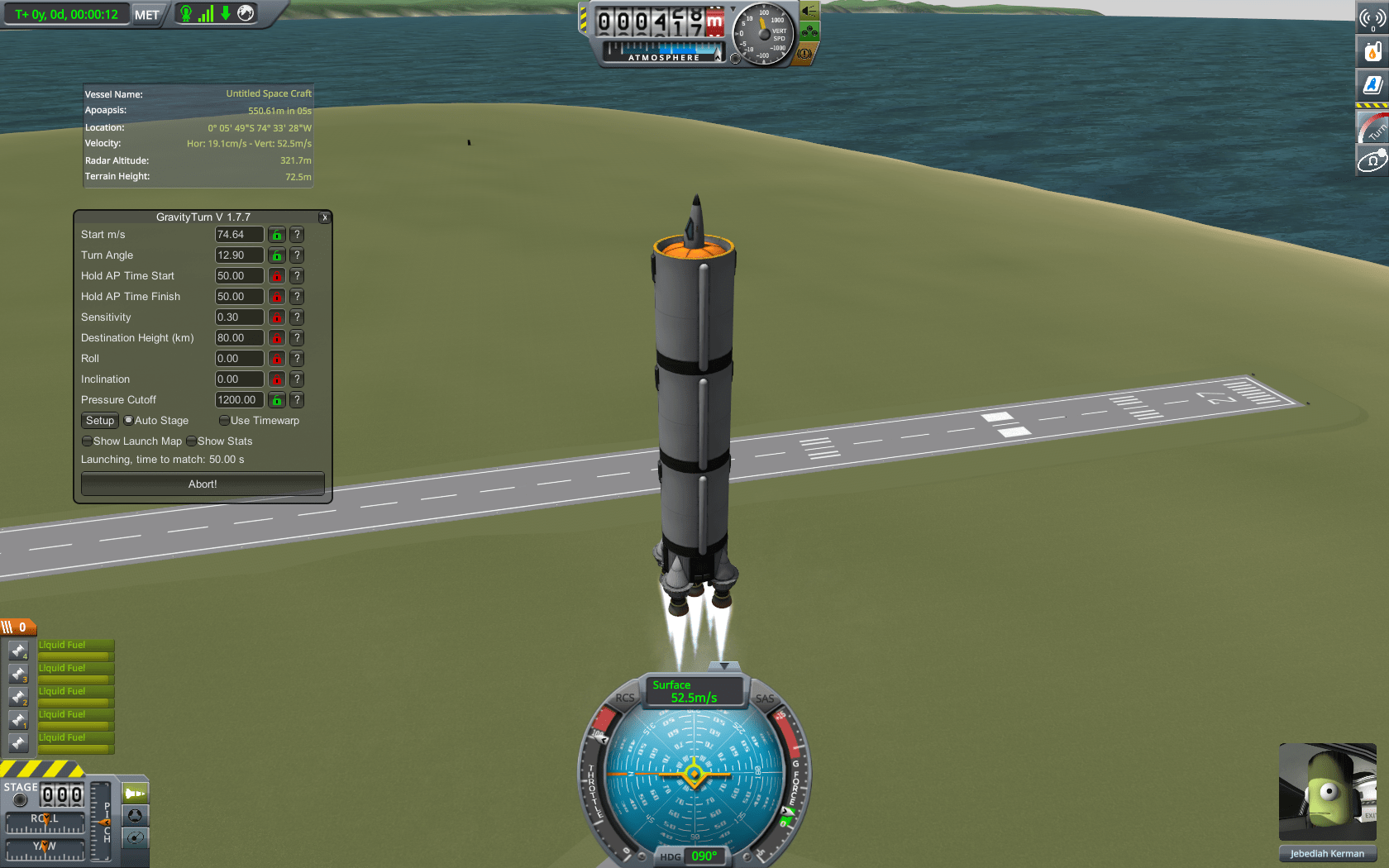Click the signal strength indicator
Image resolution: width=1389 pixels, height=868 pixels.
tap(205, 13)
